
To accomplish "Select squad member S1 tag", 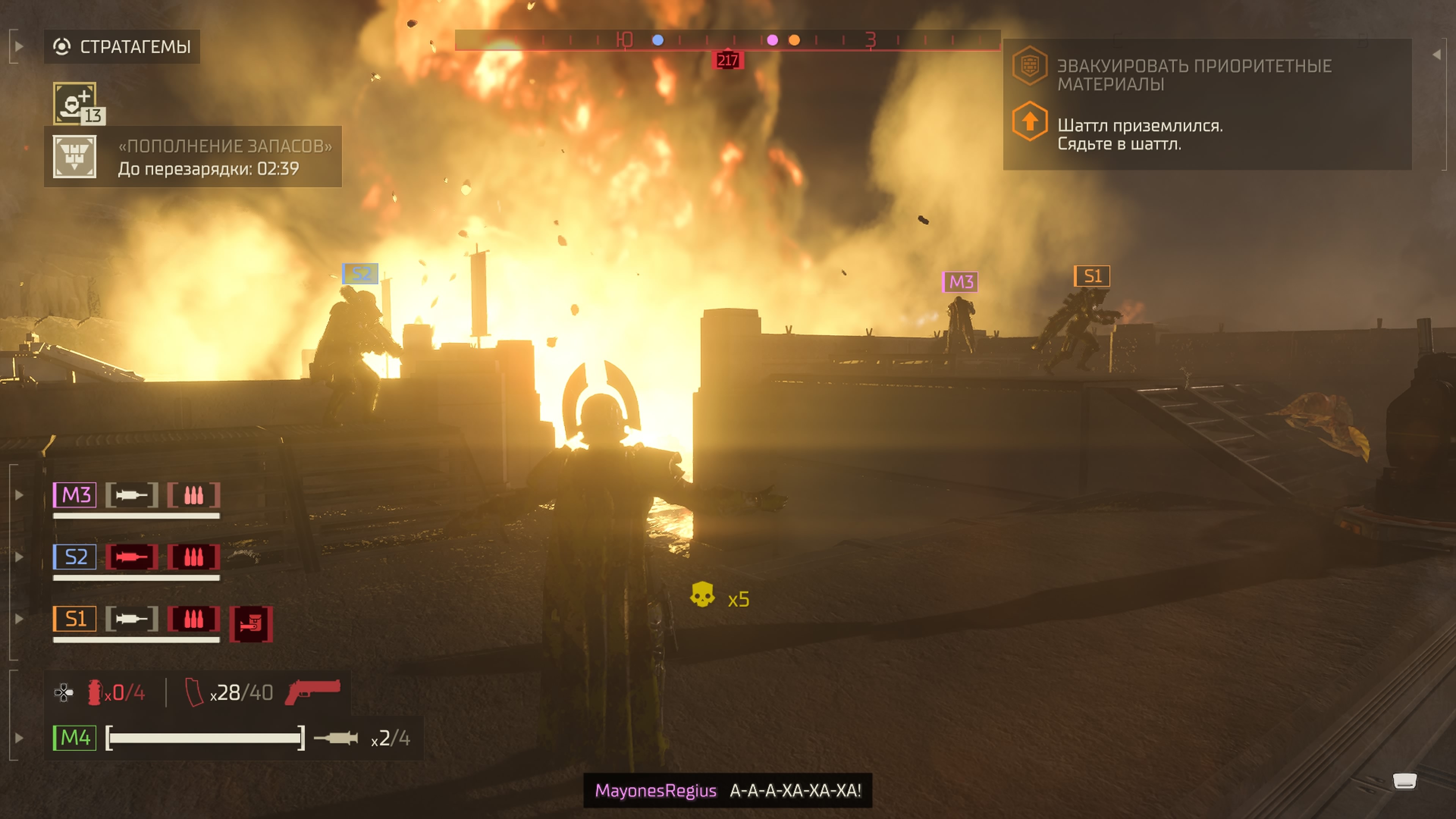I will point(75,619).
